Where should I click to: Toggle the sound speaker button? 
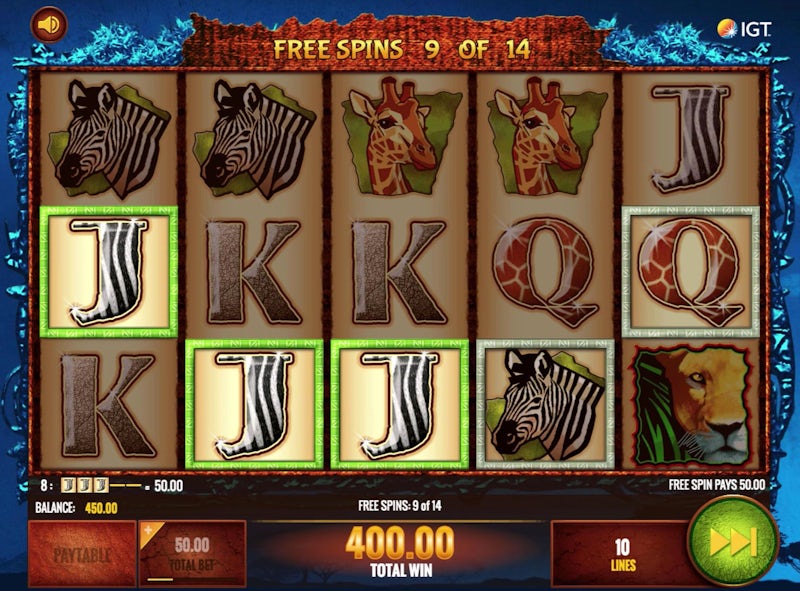[x=47, y=24]
